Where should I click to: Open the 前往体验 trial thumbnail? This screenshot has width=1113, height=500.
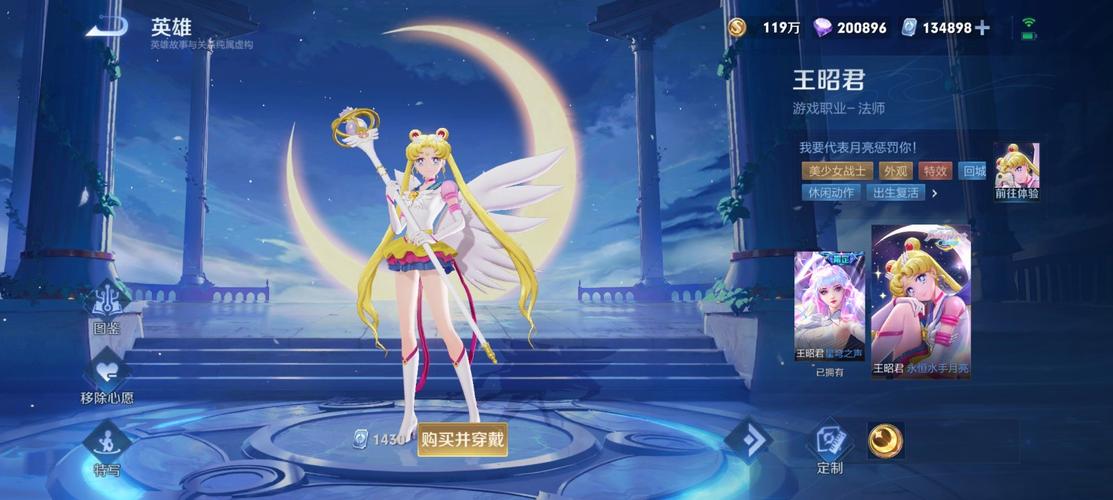1016,171
